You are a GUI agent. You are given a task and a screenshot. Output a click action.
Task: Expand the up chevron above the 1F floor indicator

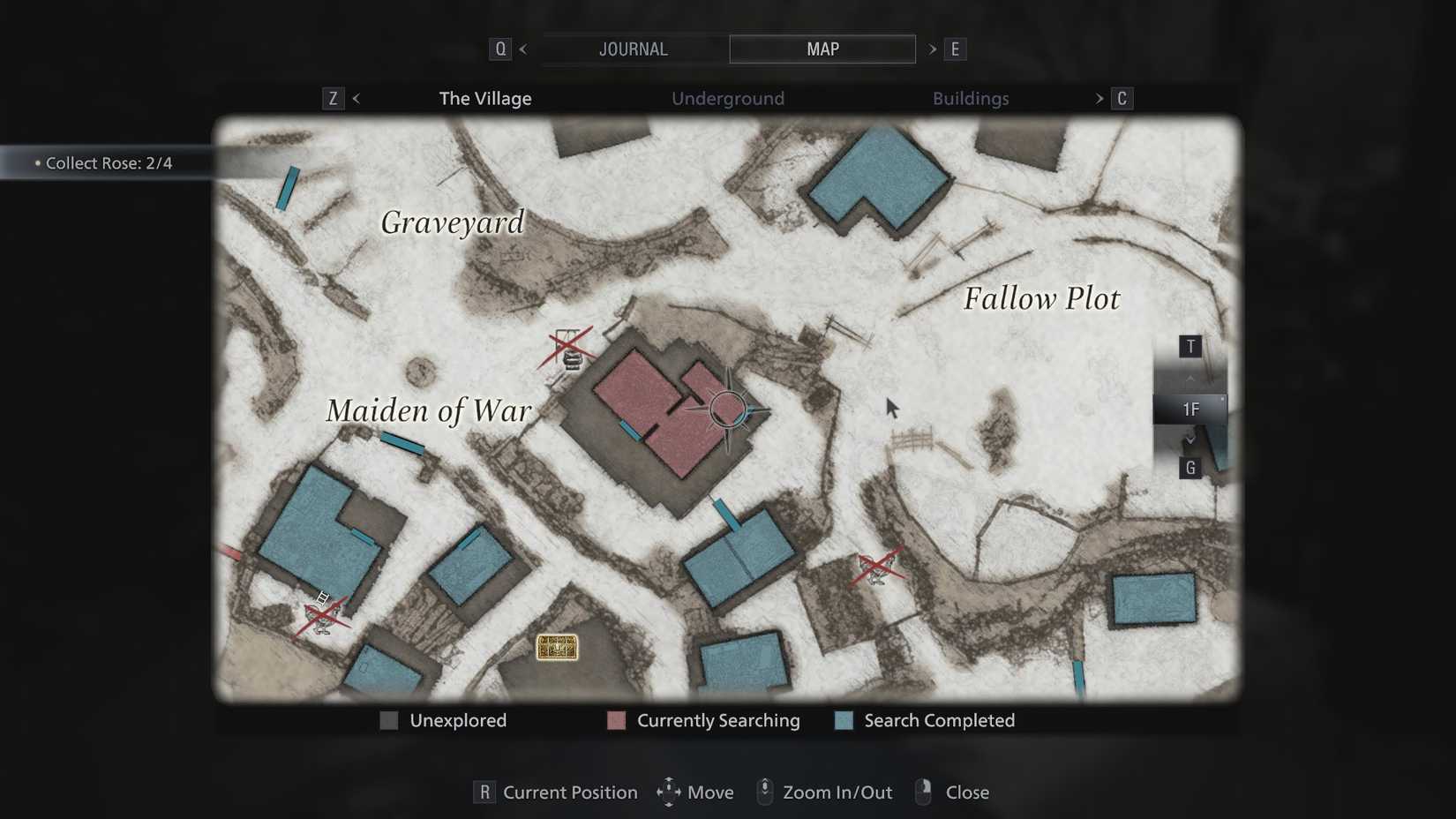tap(1190, 378)
